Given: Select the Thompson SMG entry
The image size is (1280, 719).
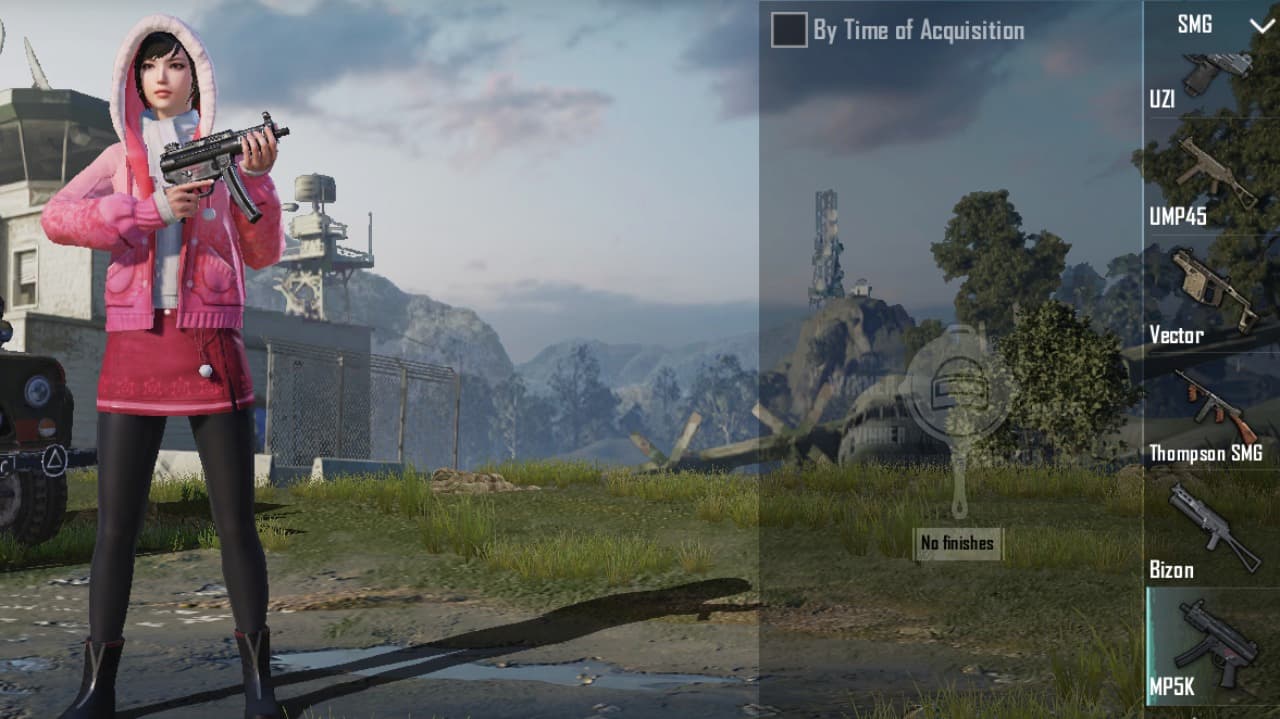Looking at the screenshot, I should click(1212, 412).
